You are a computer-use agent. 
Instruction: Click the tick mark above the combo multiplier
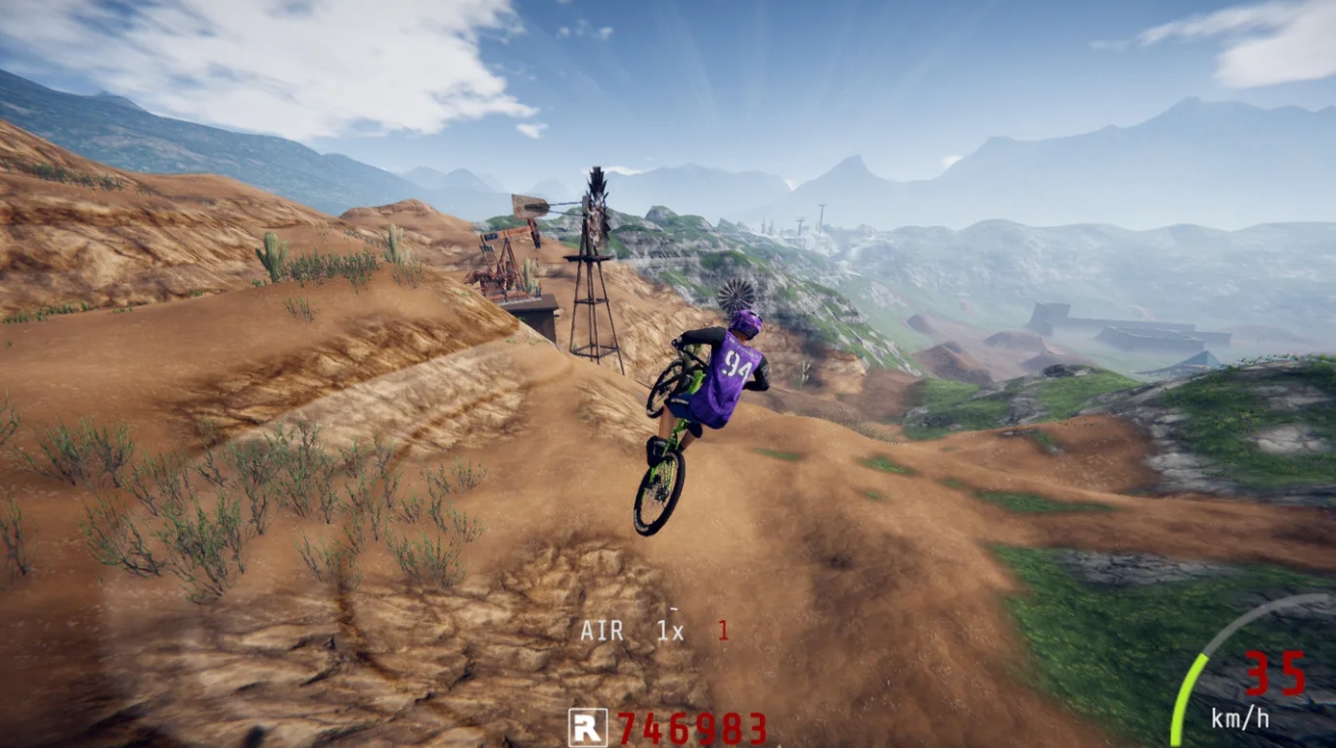(674, 609)
